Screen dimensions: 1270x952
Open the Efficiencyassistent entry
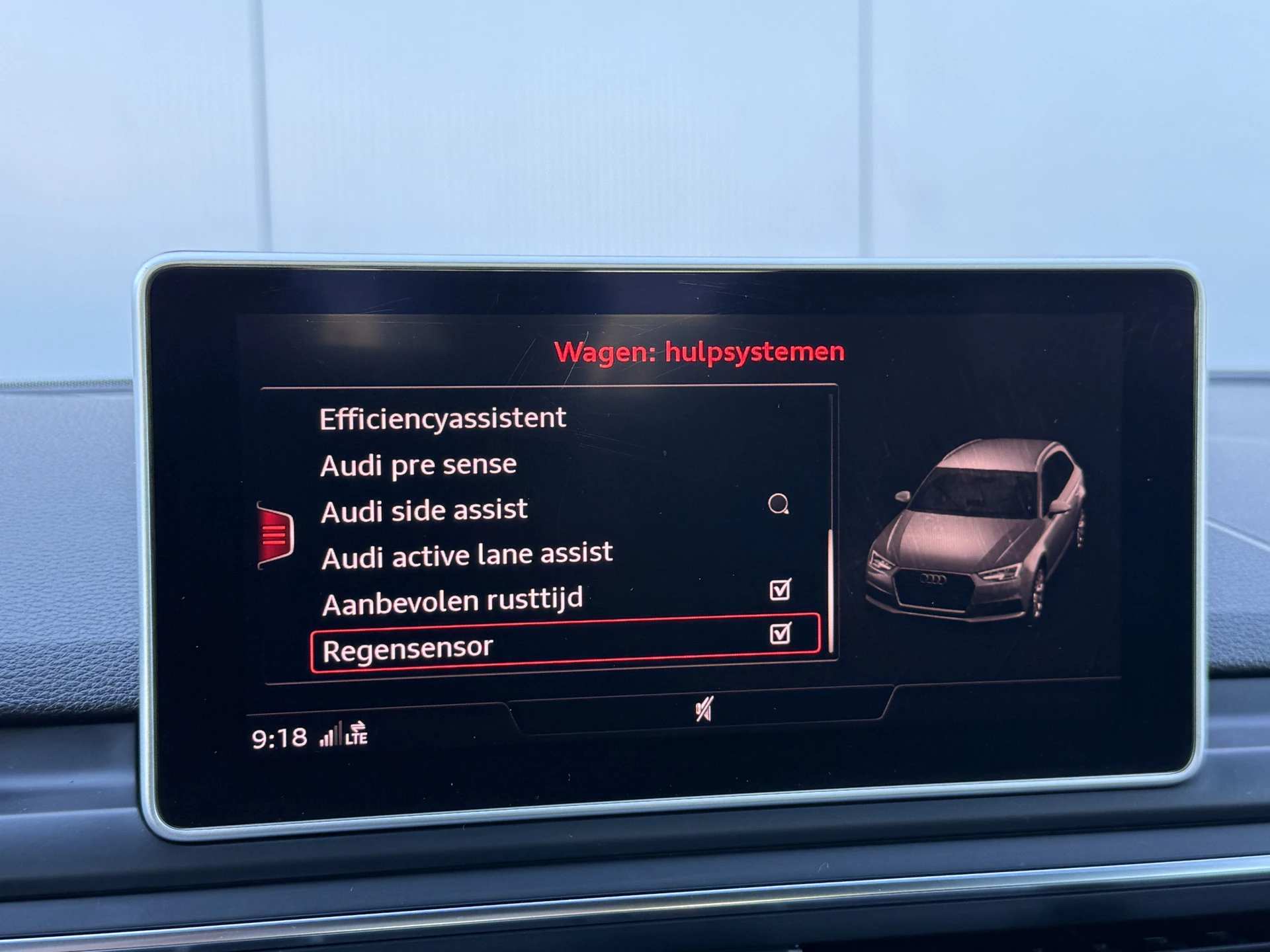point(443,419)
